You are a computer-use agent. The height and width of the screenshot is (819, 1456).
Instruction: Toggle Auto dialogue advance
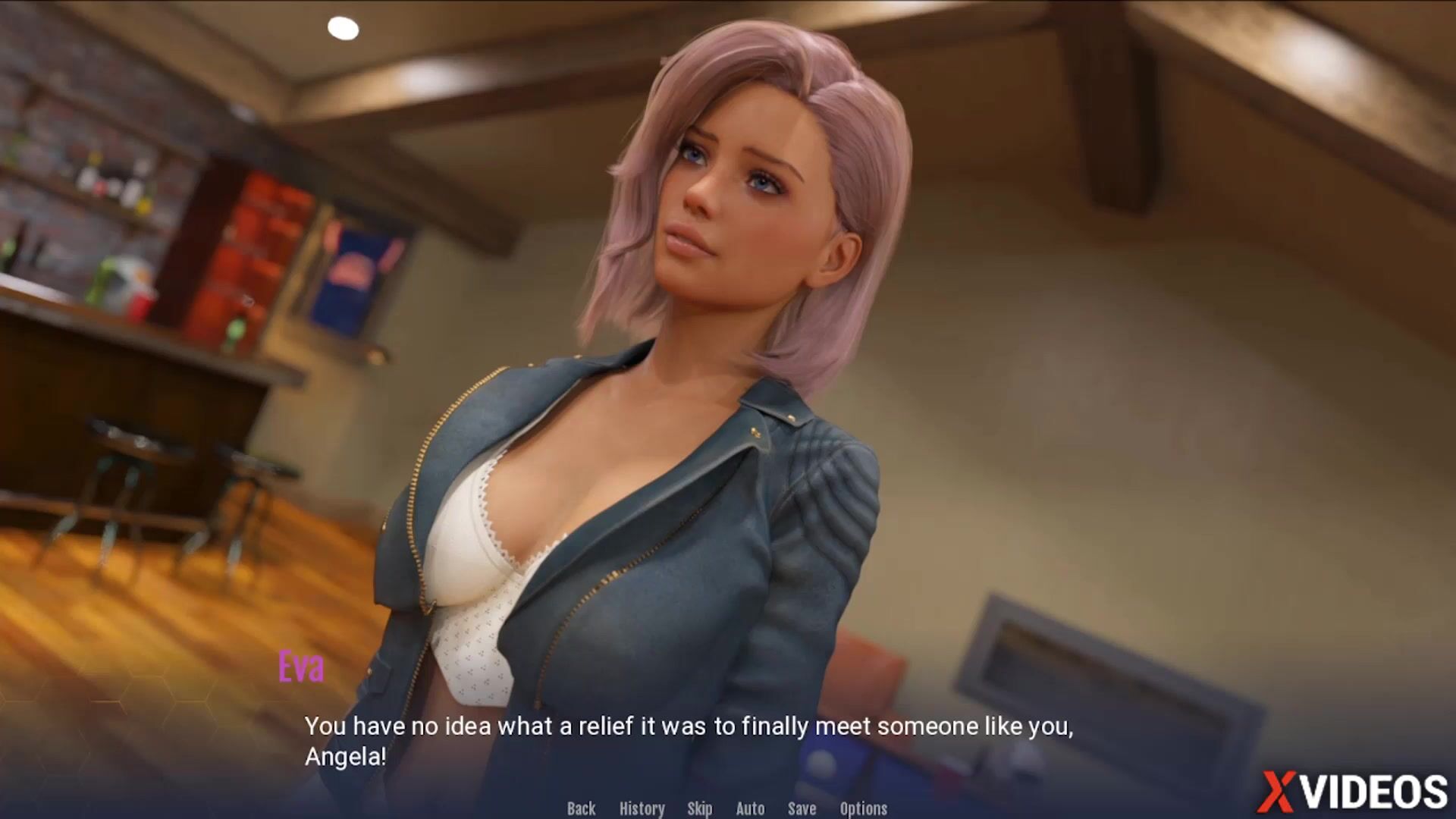tap(750, 808)
